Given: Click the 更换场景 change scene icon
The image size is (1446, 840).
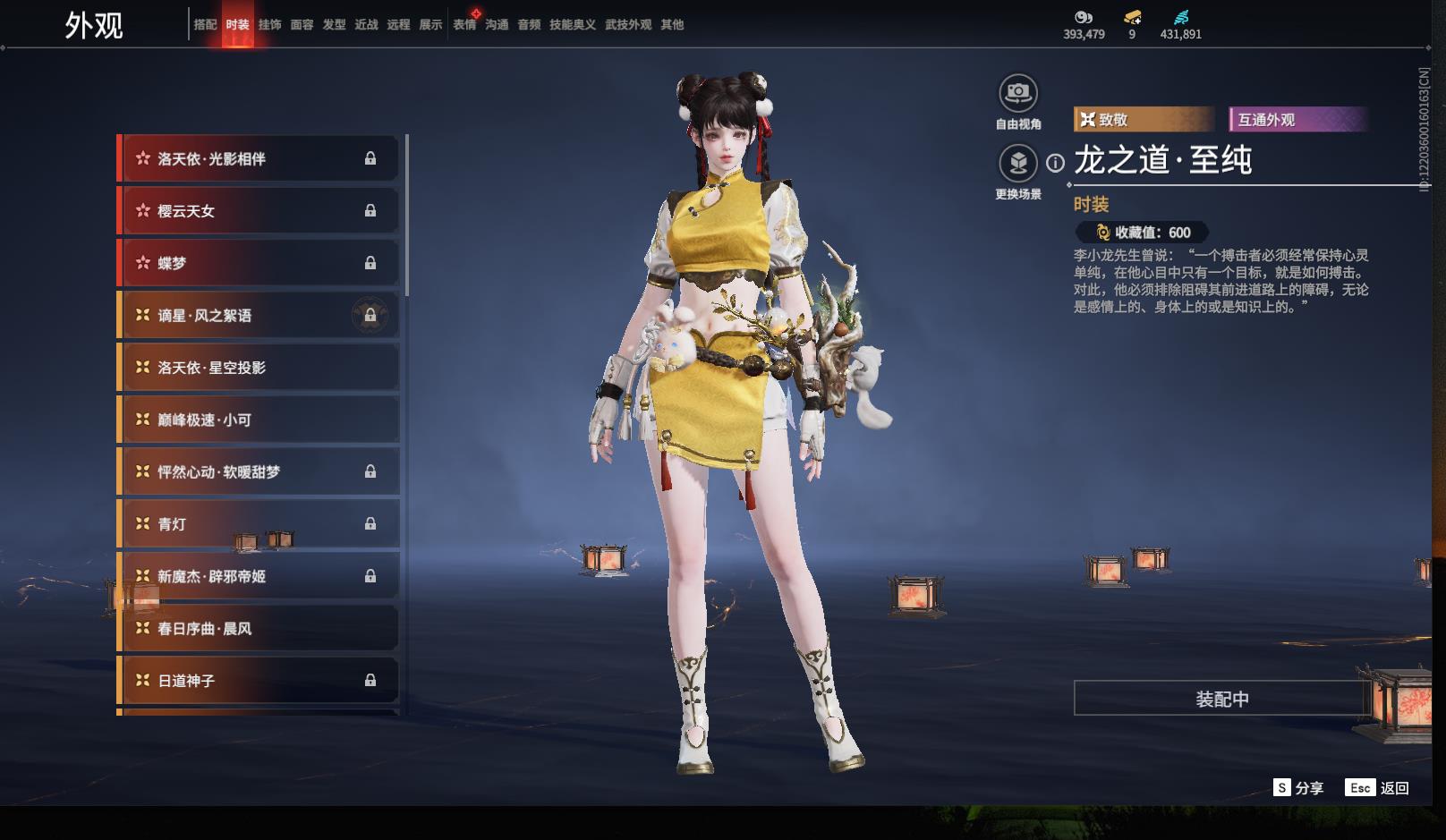Looking at the screenshot, I should pos(1017,163).
